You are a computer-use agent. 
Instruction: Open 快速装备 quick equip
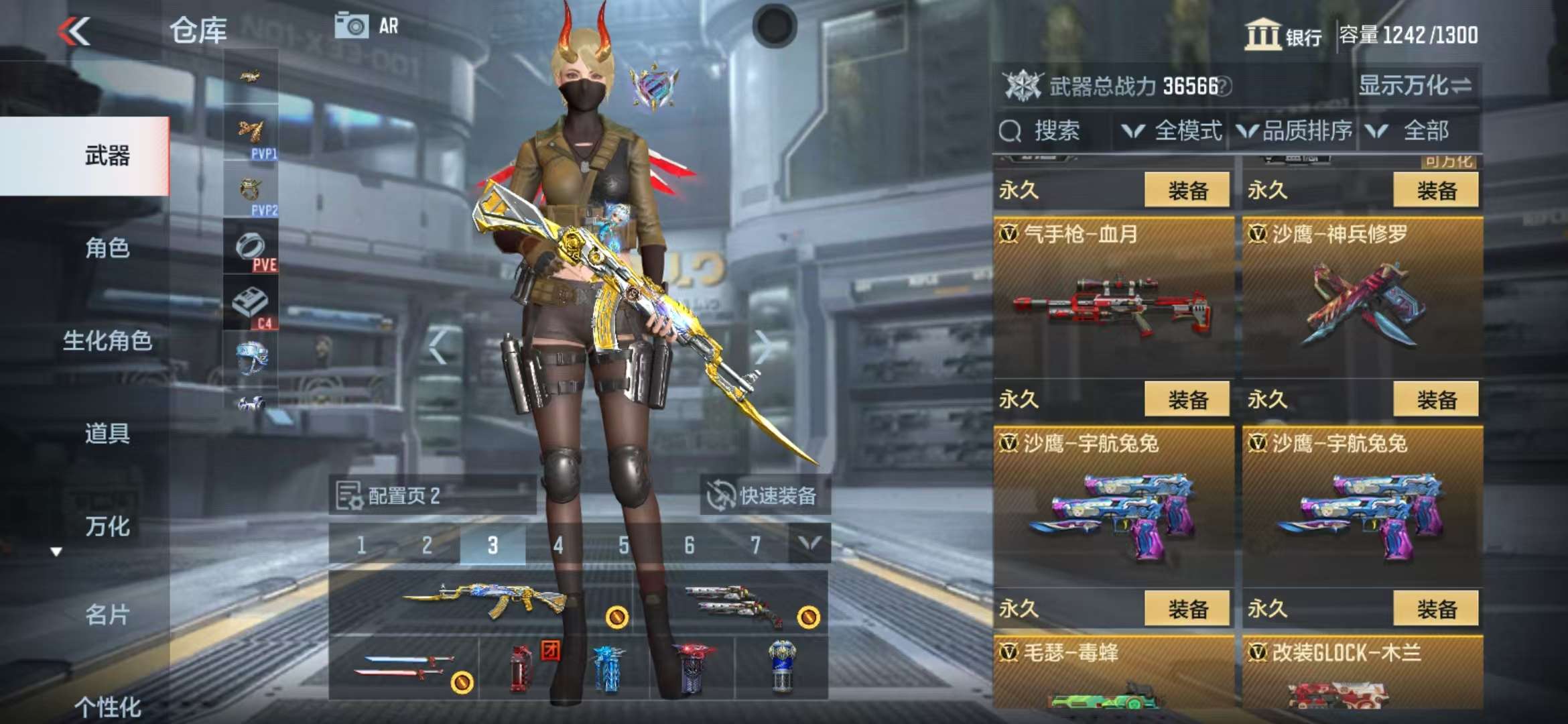pyautogui.click(x=764, y=495)
